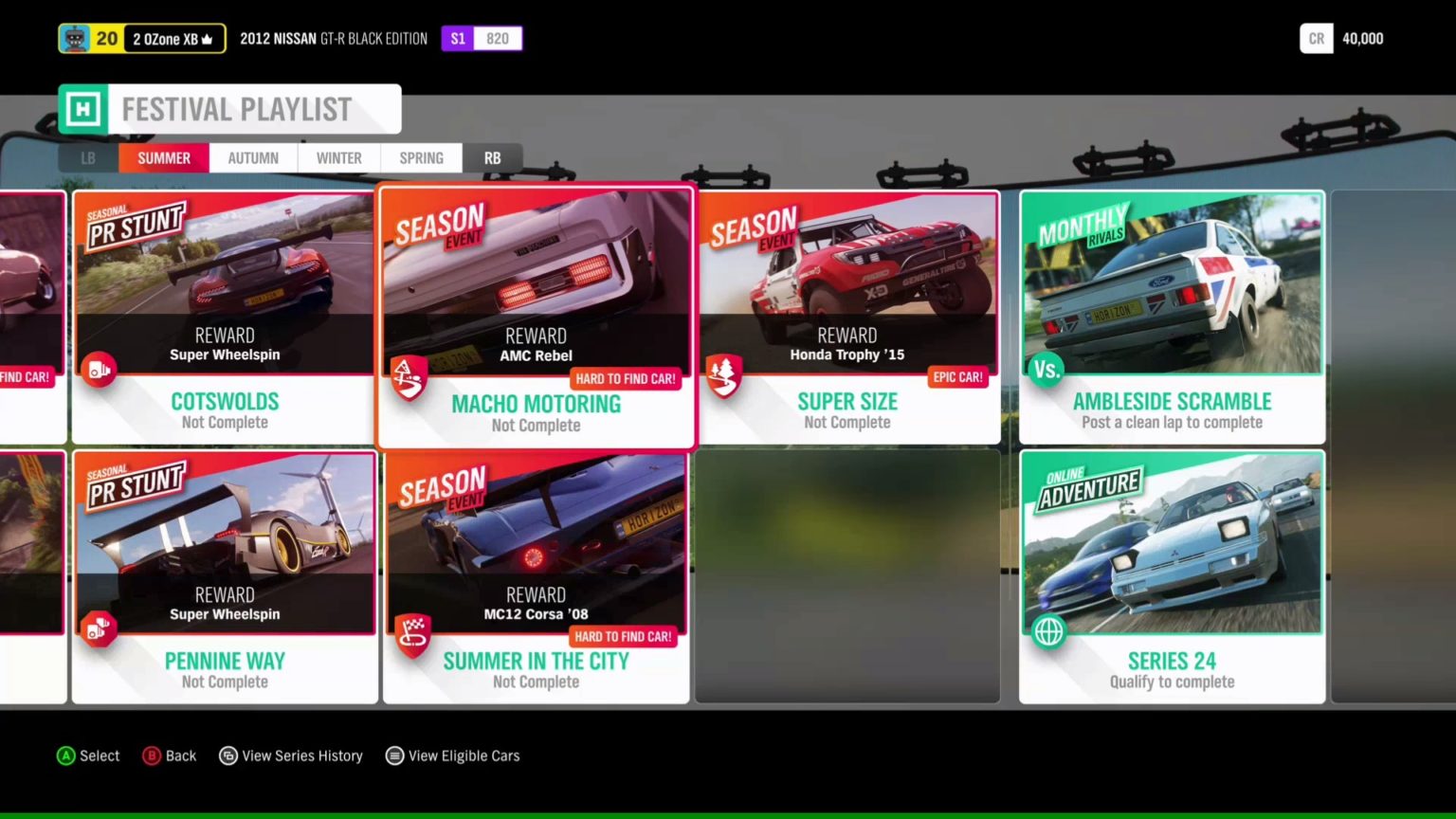Open Ambleside Scramble monthly rivals tile
The image size is (1456, 819).
(1172, 318)
